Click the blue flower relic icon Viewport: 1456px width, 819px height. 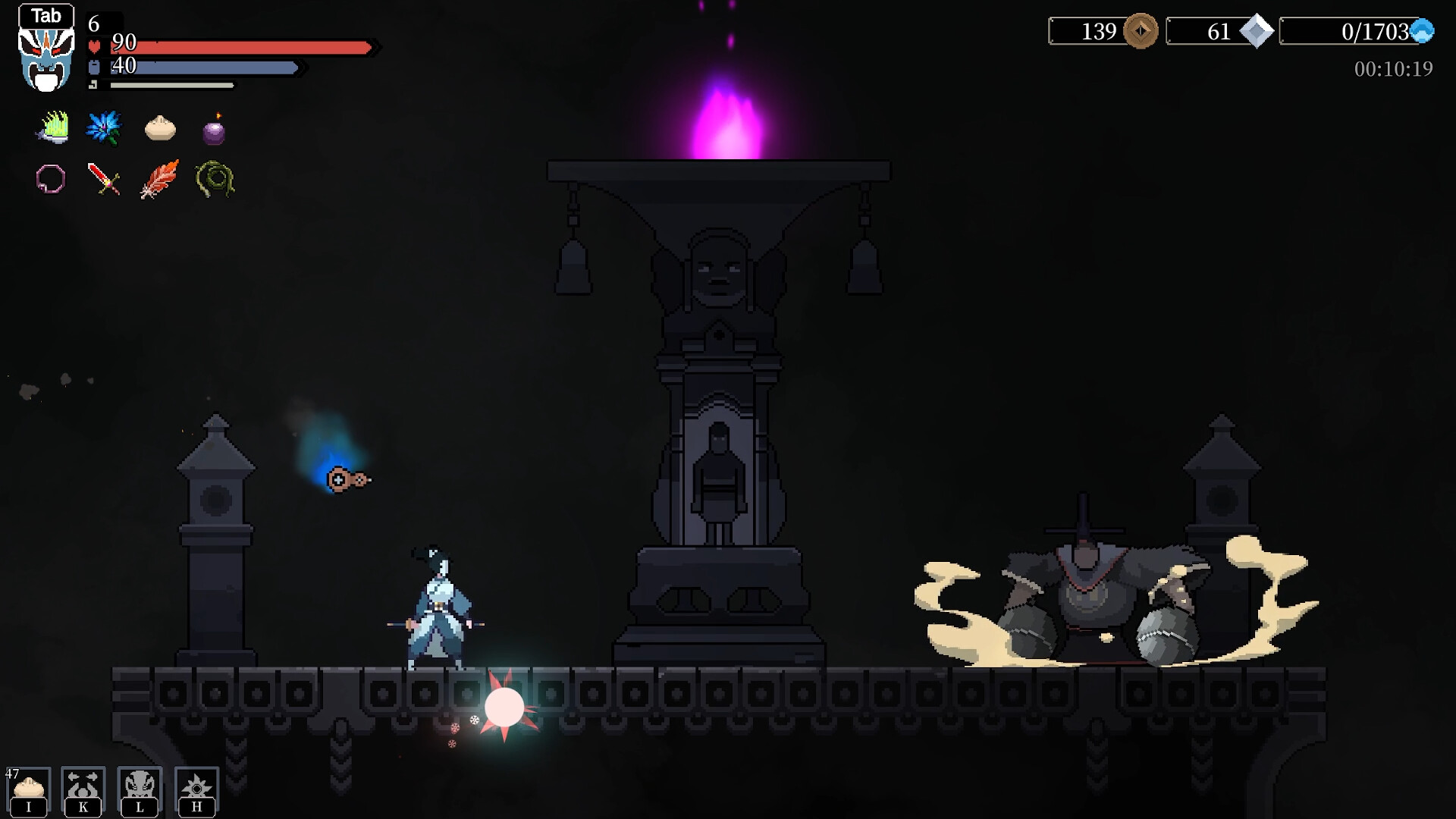[104, 127]
